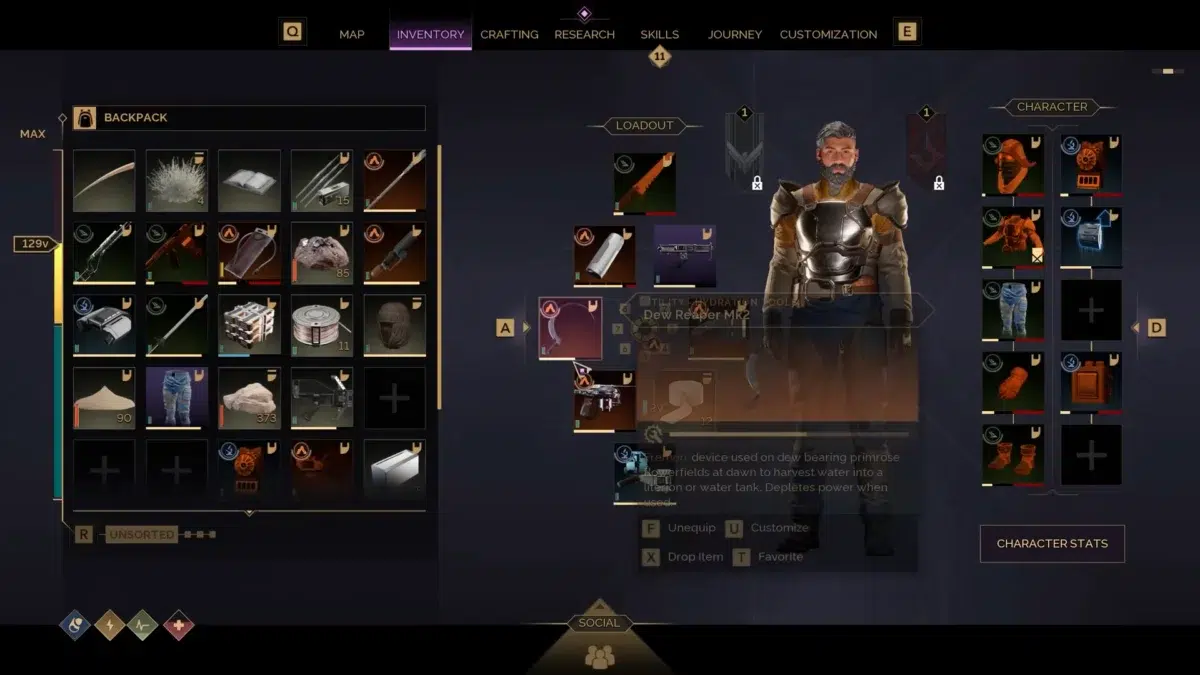Select the stone stack of 373
1200x675 pixels.
pos(249,398)
